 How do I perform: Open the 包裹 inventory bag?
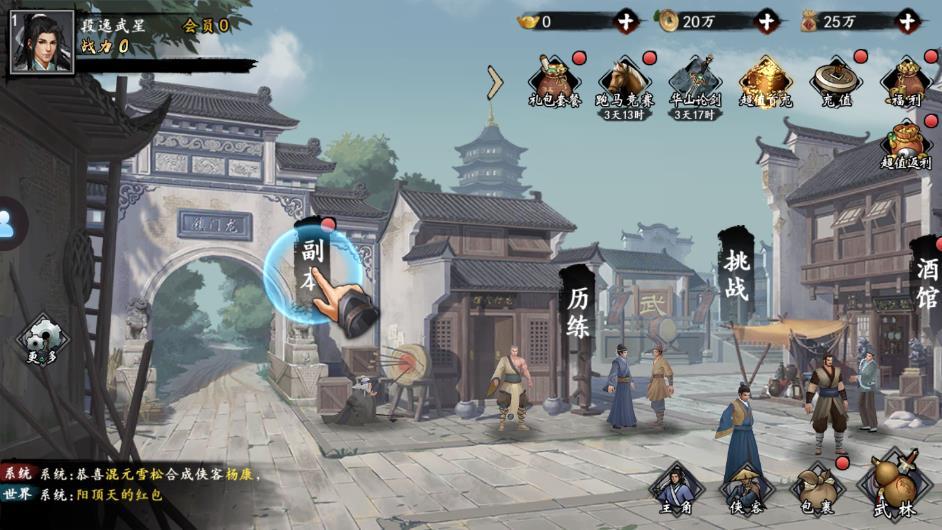tap(817, 492)
